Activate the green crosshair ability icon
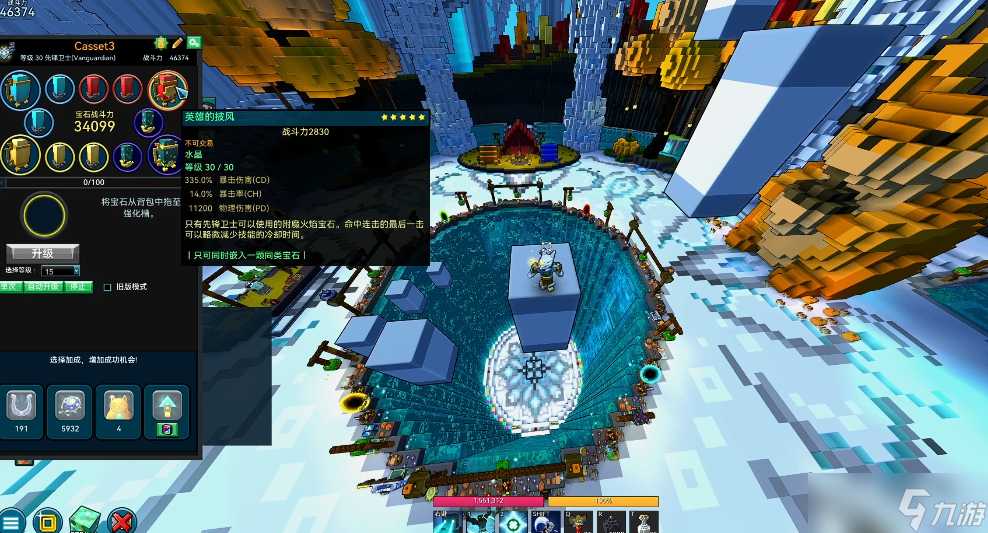 click(x=515, y=521)
